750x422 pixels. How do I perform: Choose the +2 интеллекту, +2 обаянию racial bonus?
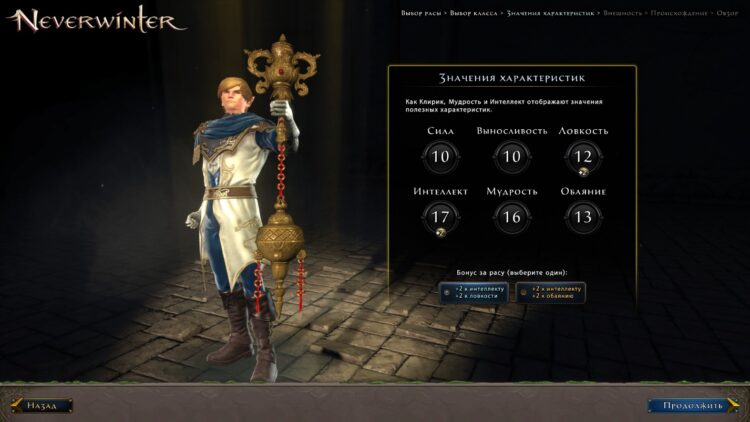[551, 292]
